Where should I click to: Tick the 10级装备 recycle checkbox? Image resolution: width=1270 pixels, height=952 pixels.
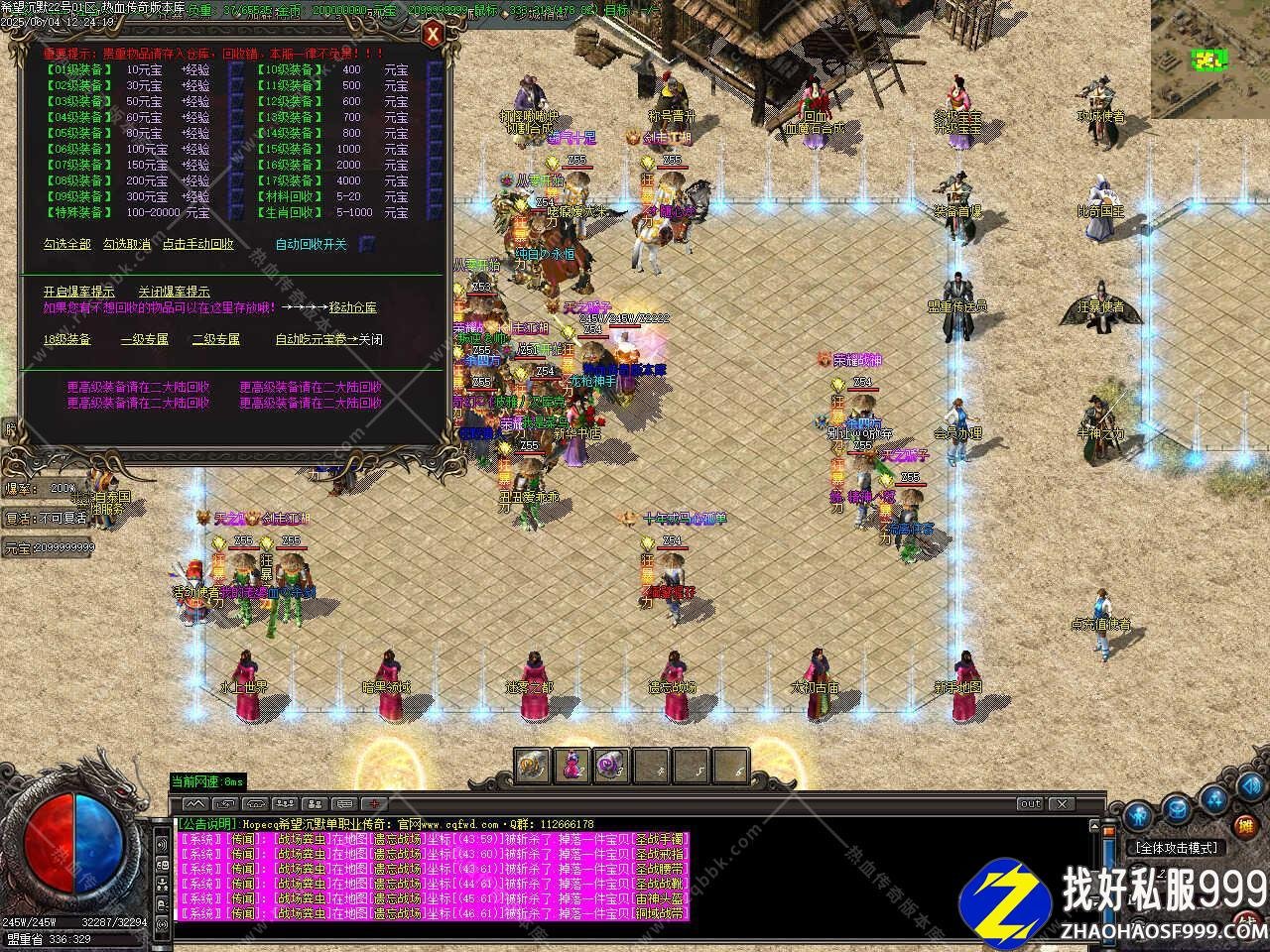(x=434, y=70)
